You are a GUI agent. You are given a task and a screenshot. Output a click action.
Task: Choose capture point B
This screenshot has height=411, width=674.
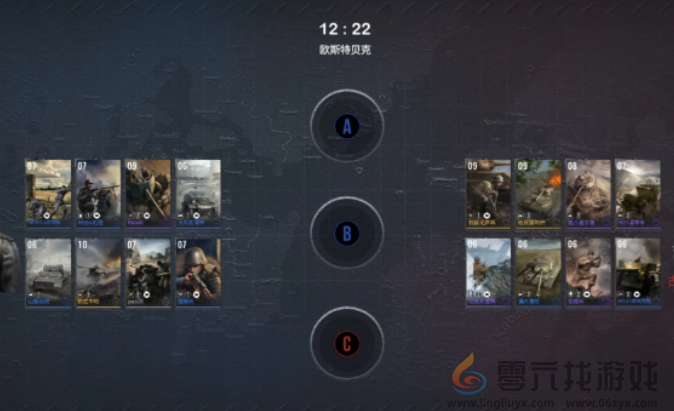tap(346, 235)
